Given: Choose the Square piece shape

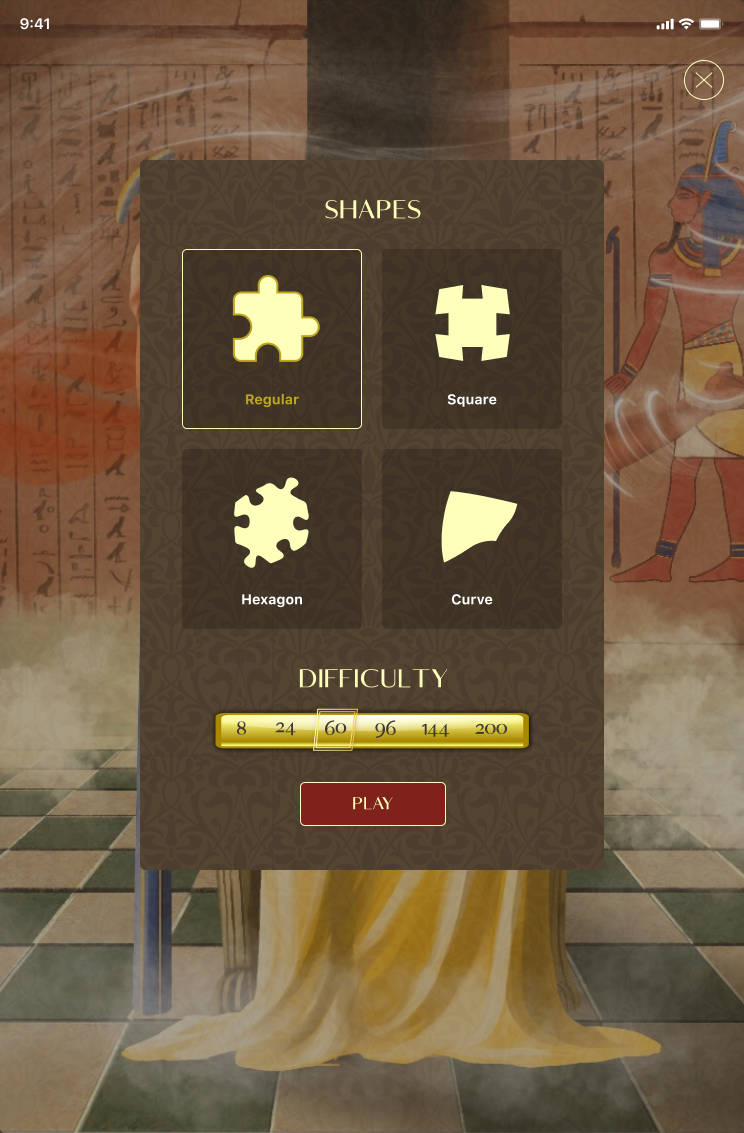Looking at the screenshot, I should coord(471,338).
